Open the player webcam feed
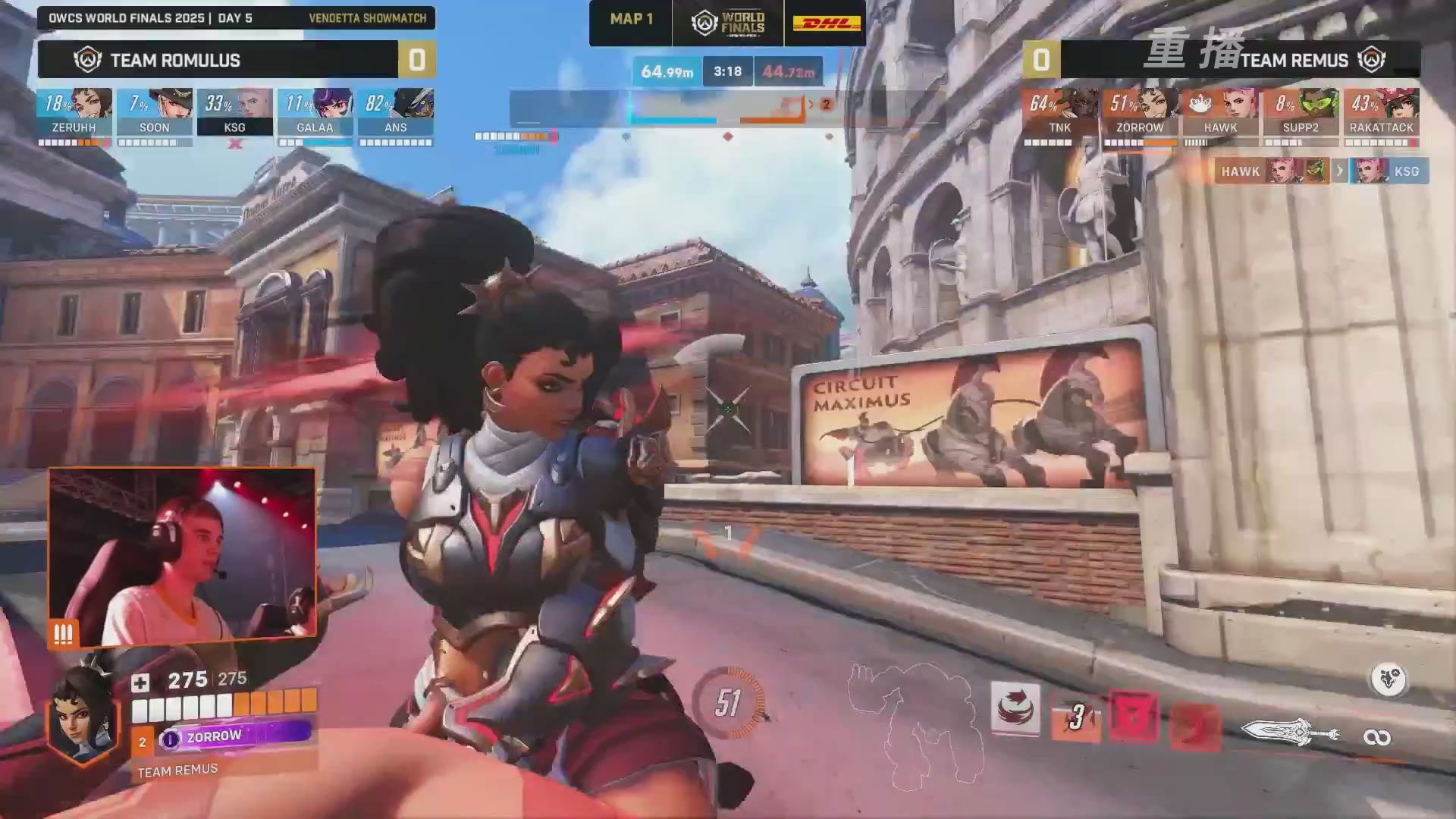The width and height of the screenshot is (1456, 819). click(x=182, y=555)
